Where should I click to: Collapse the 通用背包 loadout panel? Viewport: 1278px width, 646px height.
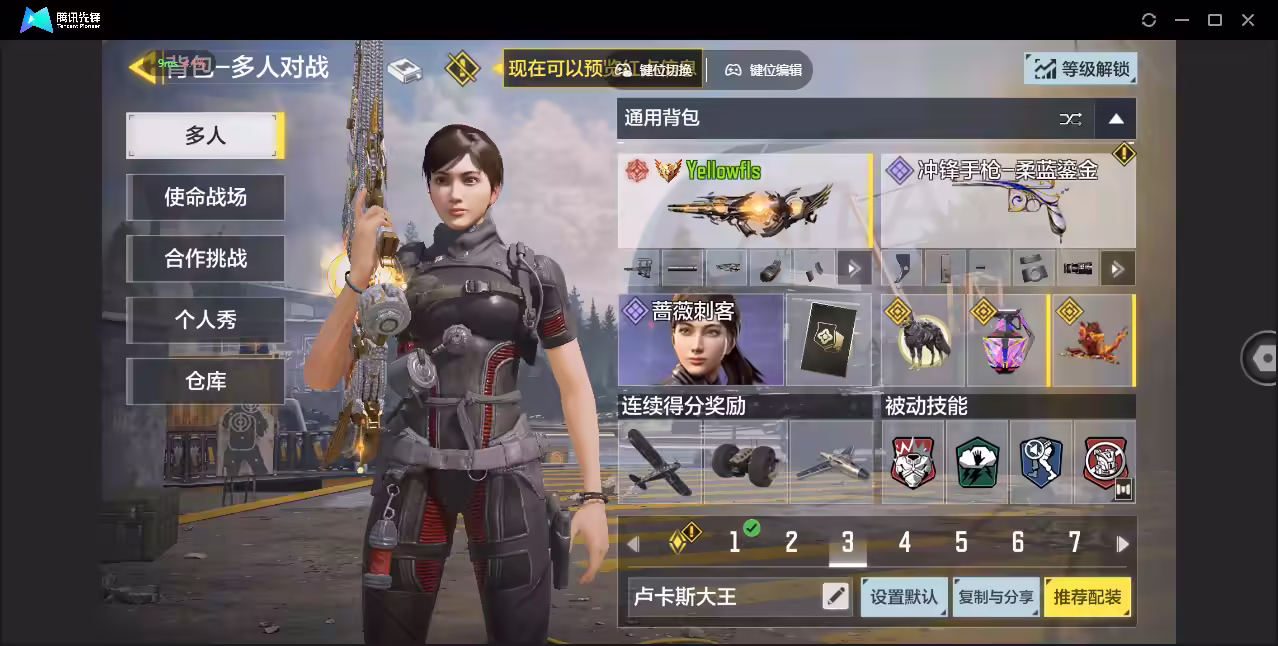(1116, 119)
